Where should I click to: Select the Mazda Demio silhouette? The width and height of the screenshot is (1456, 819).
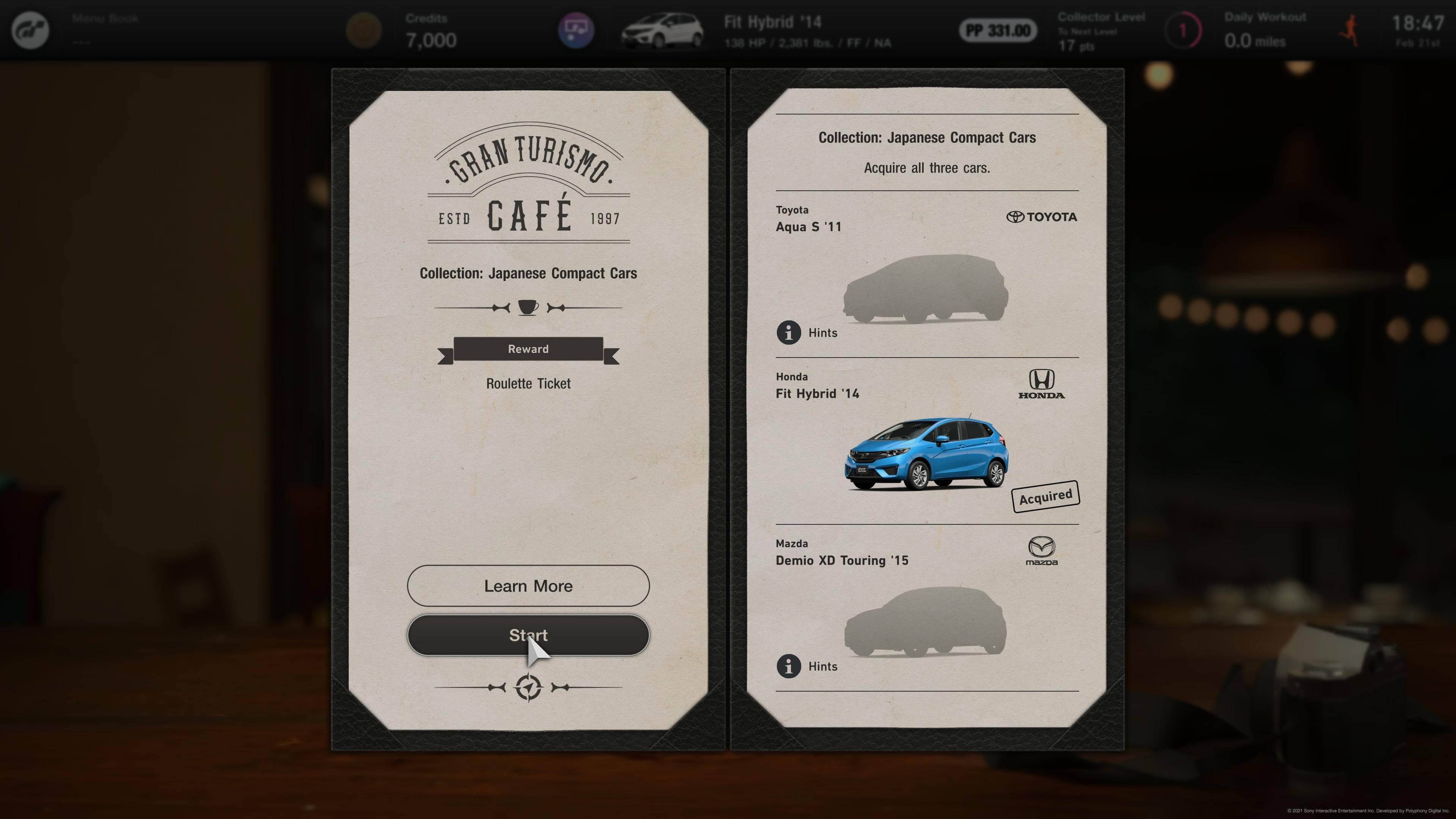[925, 622]
